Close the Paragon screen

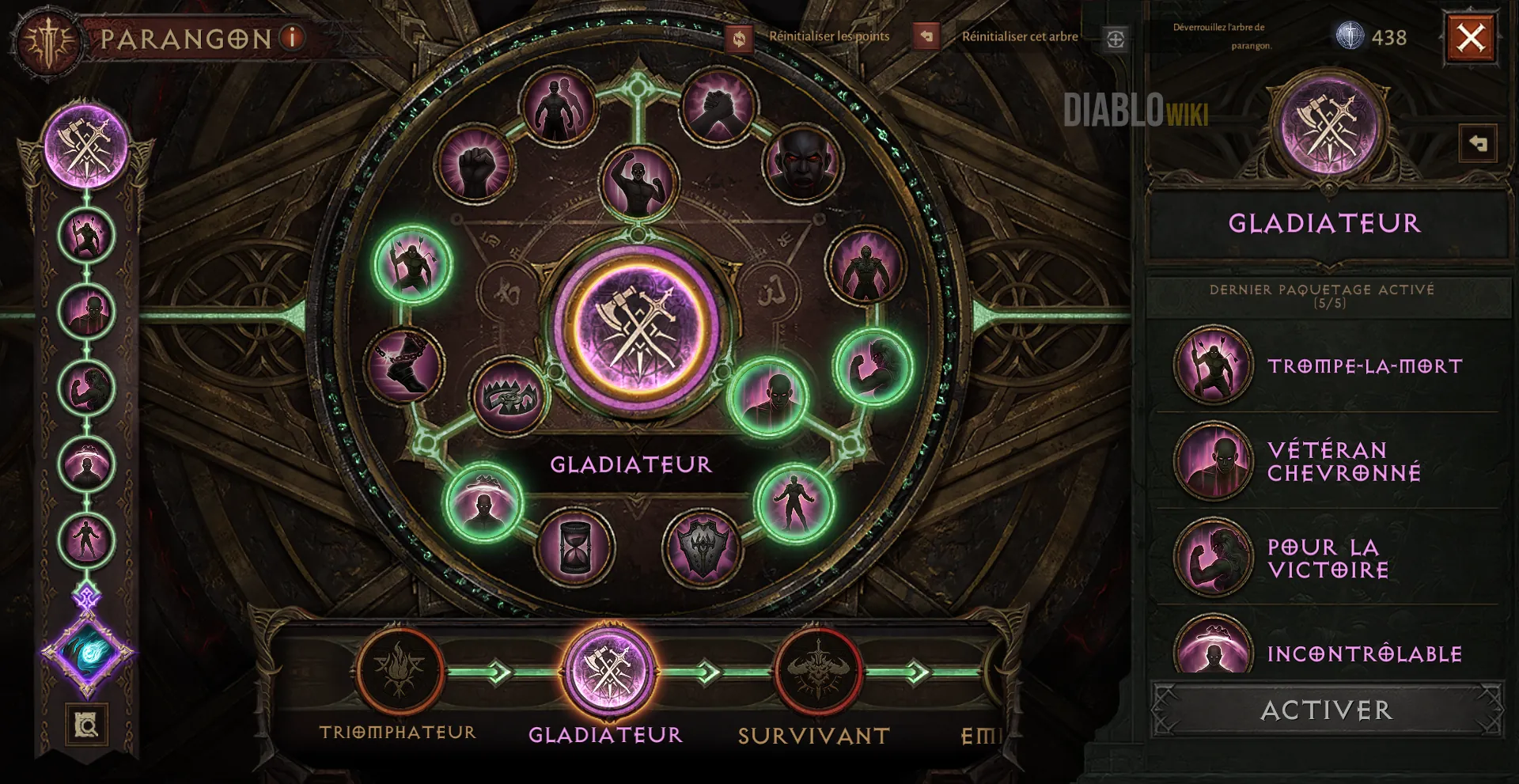[x=1471, y=37]
